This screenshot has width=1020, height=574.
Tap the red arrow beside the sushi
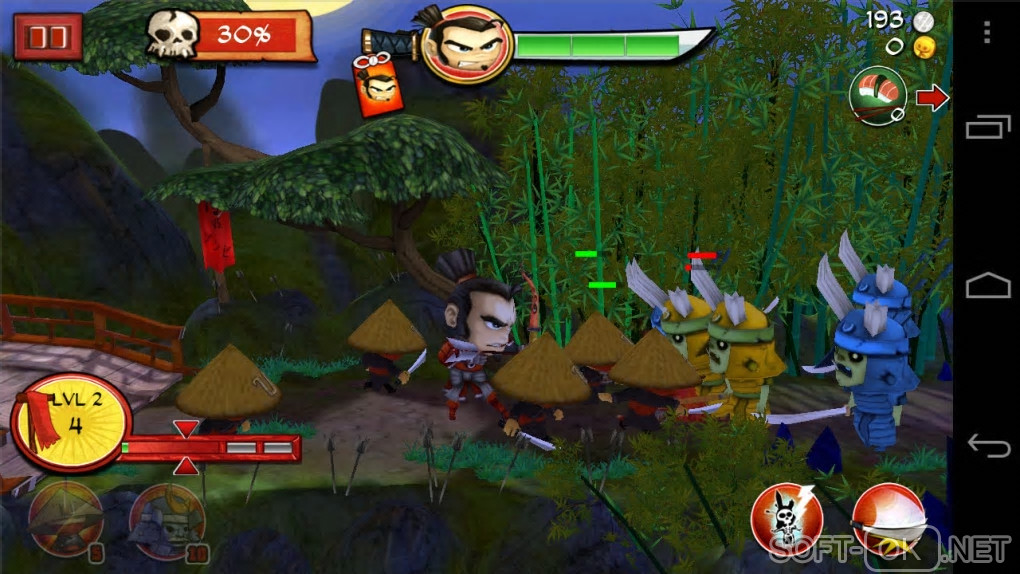[x=932, y=97]
